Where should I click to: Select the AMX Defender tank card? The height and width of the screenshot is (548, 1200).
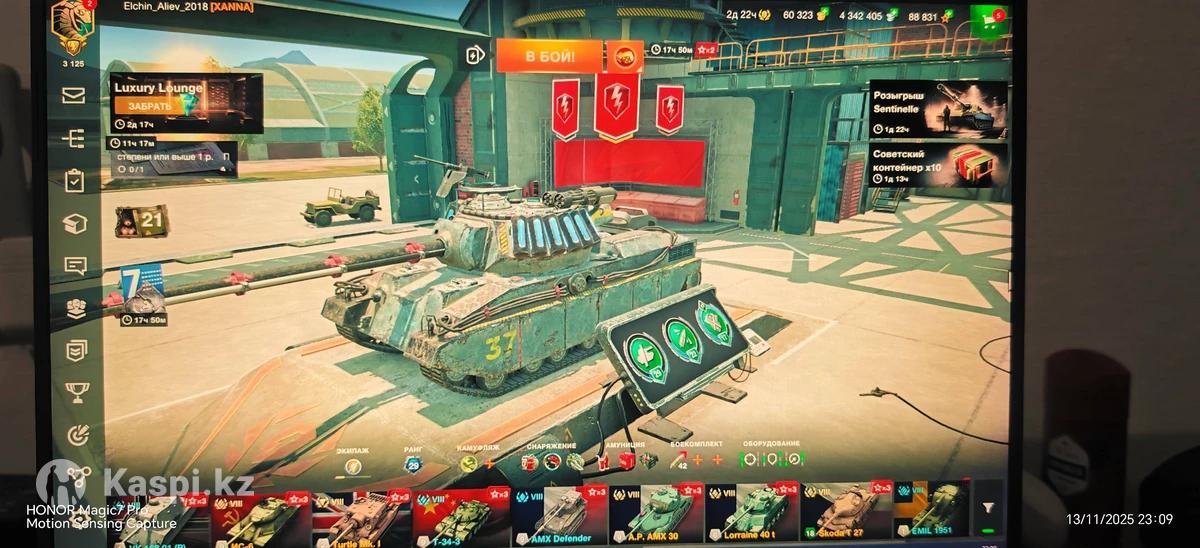click(x=559, y=513)
